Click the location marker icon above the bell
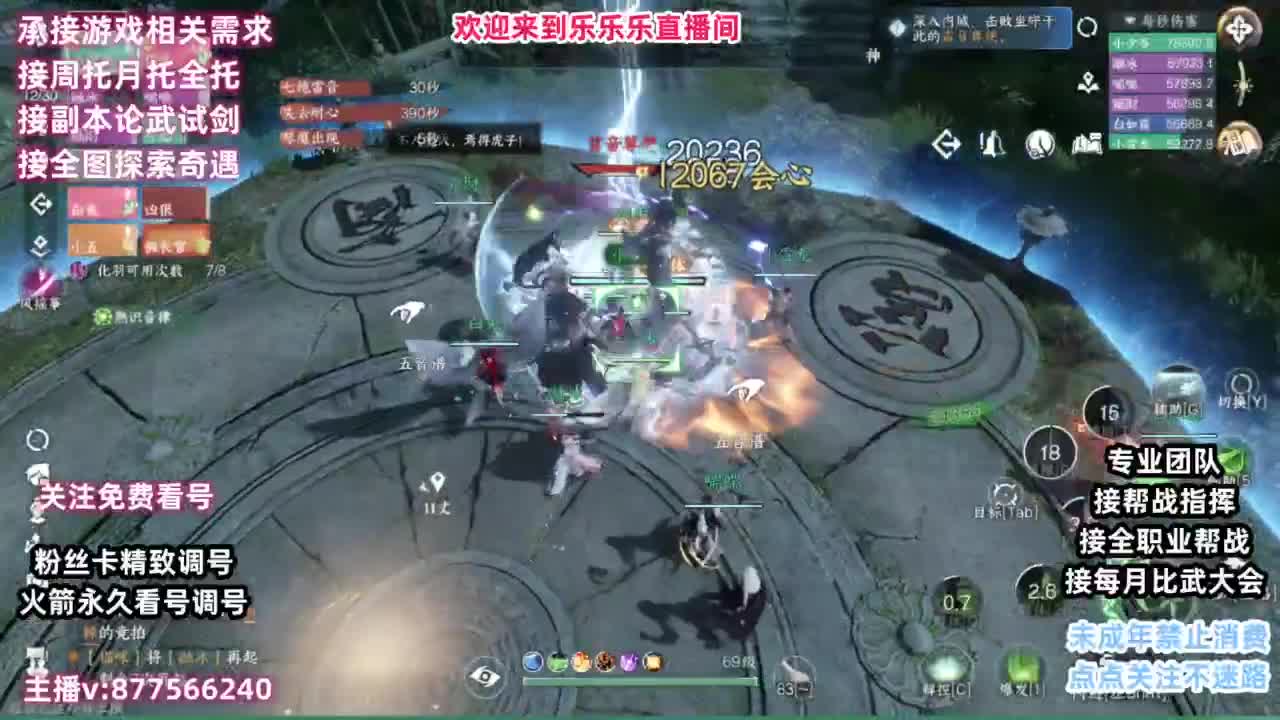 tap(1088, 83)
